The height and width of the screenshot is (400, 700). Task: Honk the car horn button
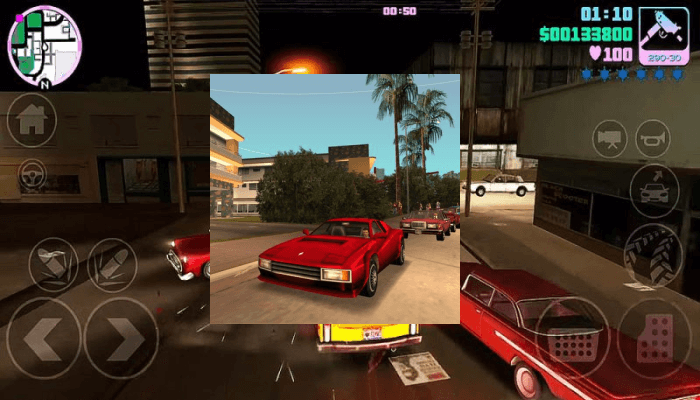coord(653,139)
